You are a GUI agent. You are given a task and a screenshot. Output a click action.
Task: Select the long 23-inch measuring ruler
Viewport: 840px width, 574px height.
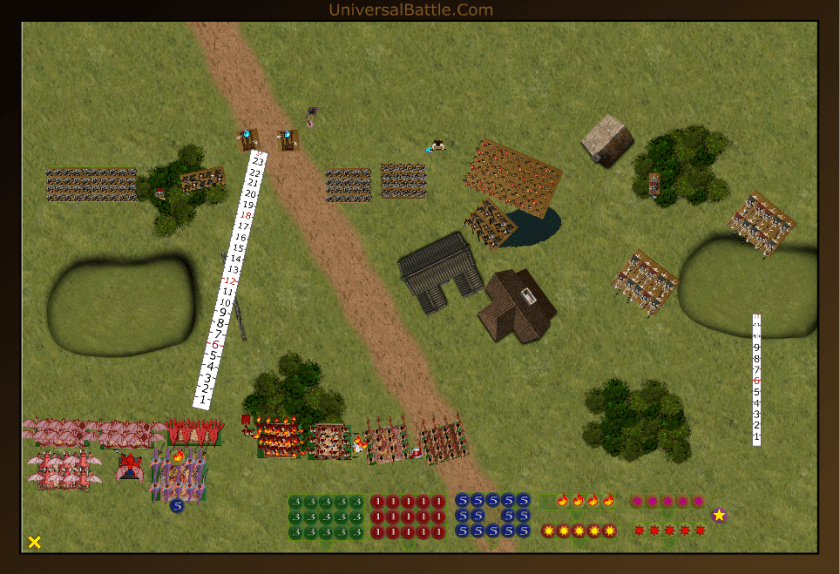pyautogui.click(x=230, y=280)
